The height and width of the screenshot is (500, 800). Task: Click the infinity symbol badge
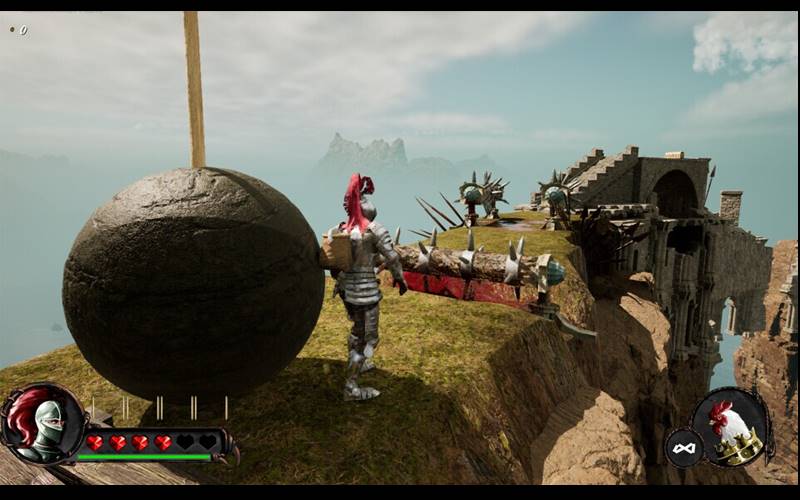pyautogui.click(x=683, y=448)
